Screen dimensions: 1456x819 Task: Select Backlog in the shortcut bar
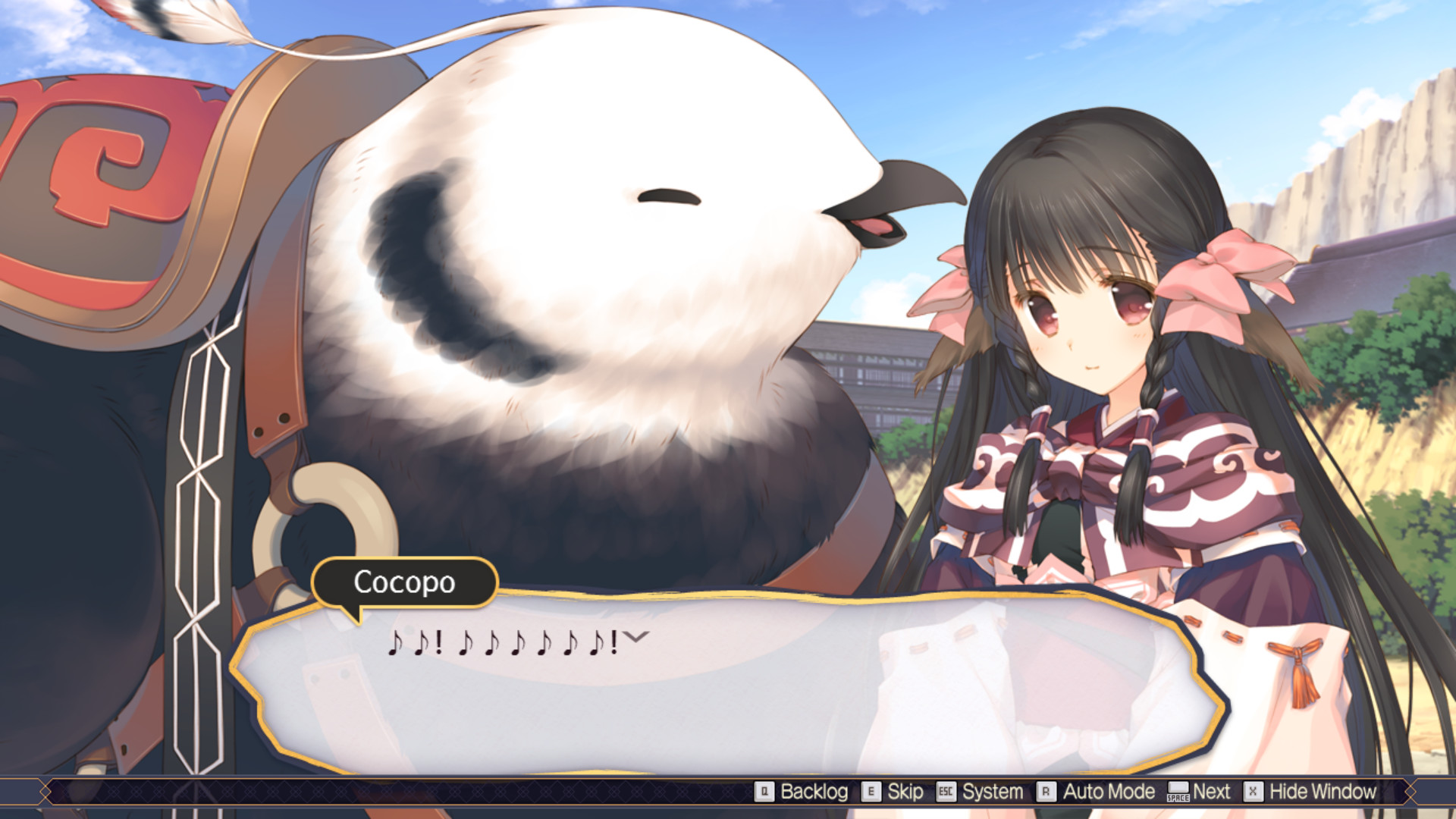click(815, 791)
